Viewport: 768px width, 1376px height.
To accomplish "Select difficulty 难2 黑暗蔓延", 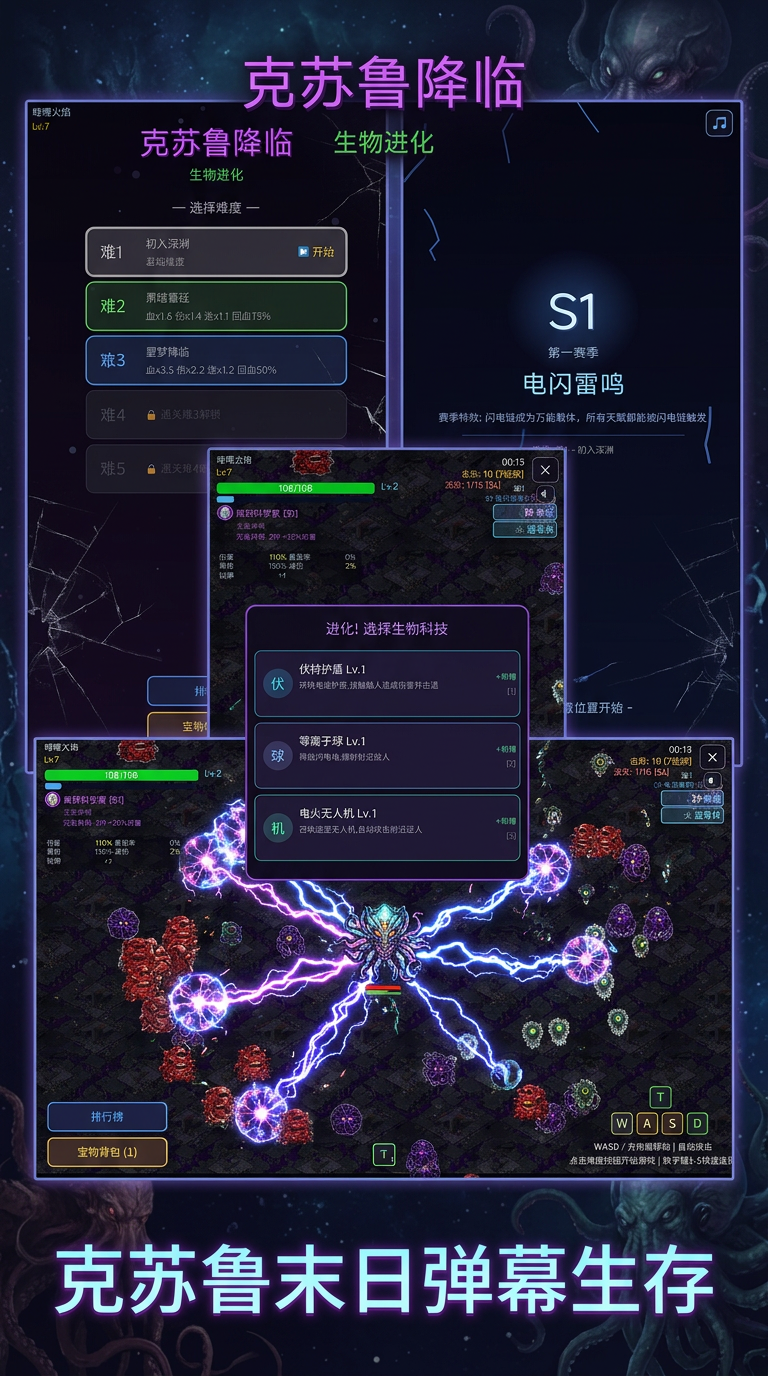I will pyautogui.click(x=216, y=306).
